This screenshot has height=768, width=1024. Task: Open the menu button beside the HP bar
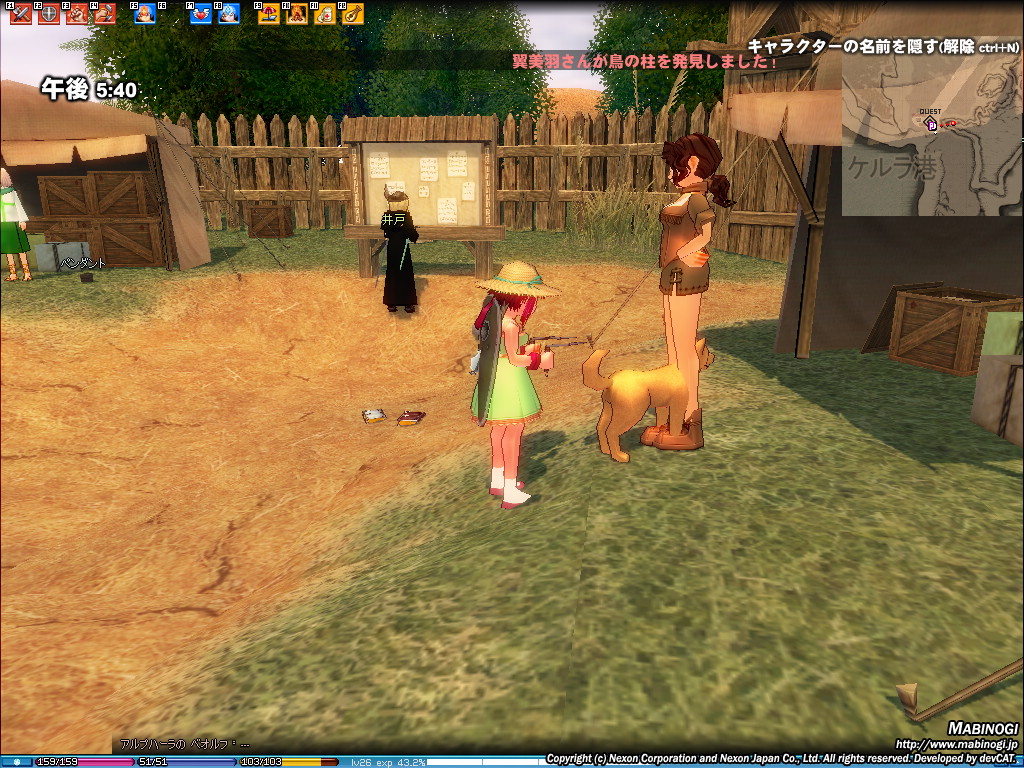pos(16,762)
